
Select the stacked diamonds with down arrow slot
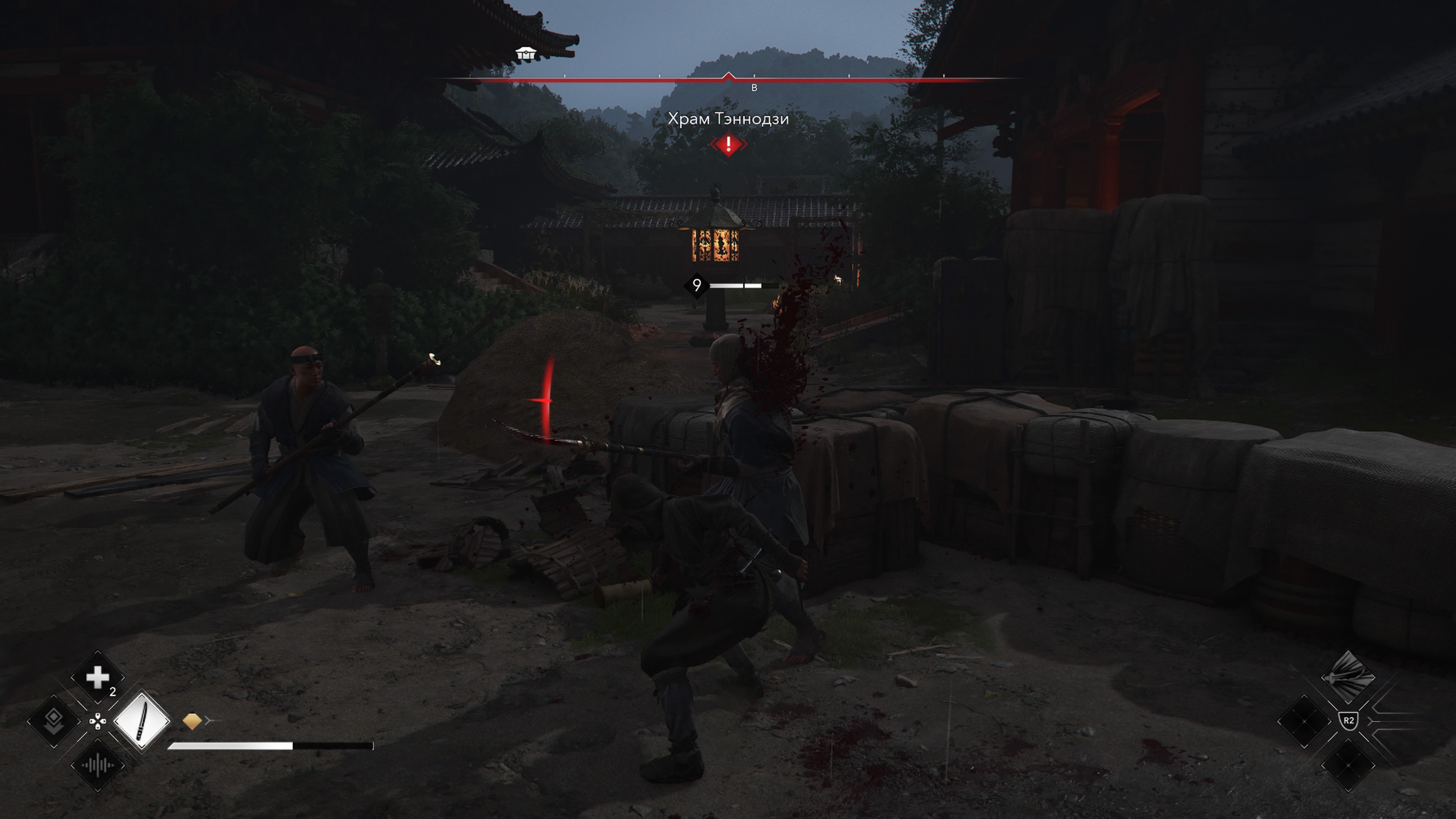tap(54, 721)
